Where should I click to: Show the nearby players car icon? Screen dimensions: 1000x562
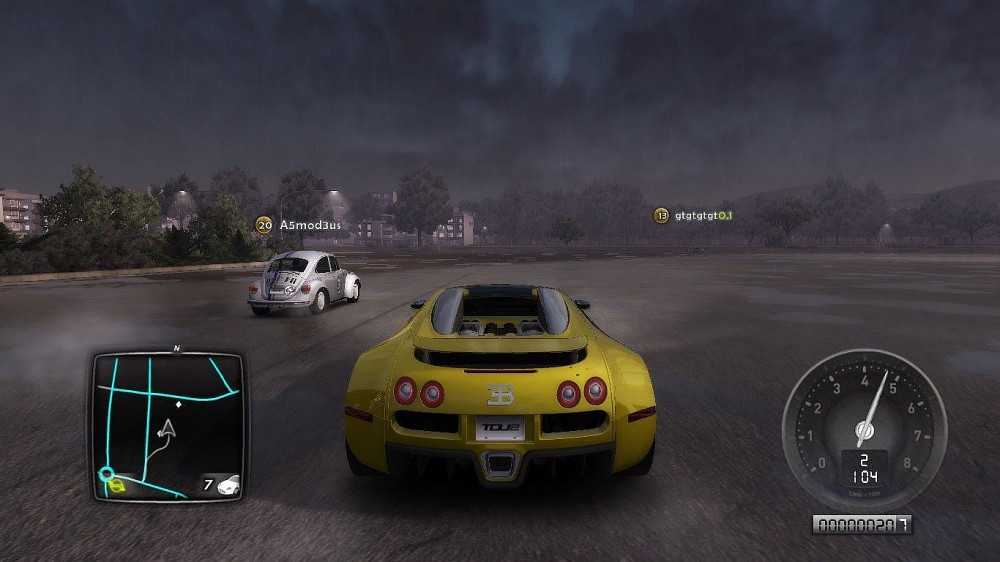[228, 485]
